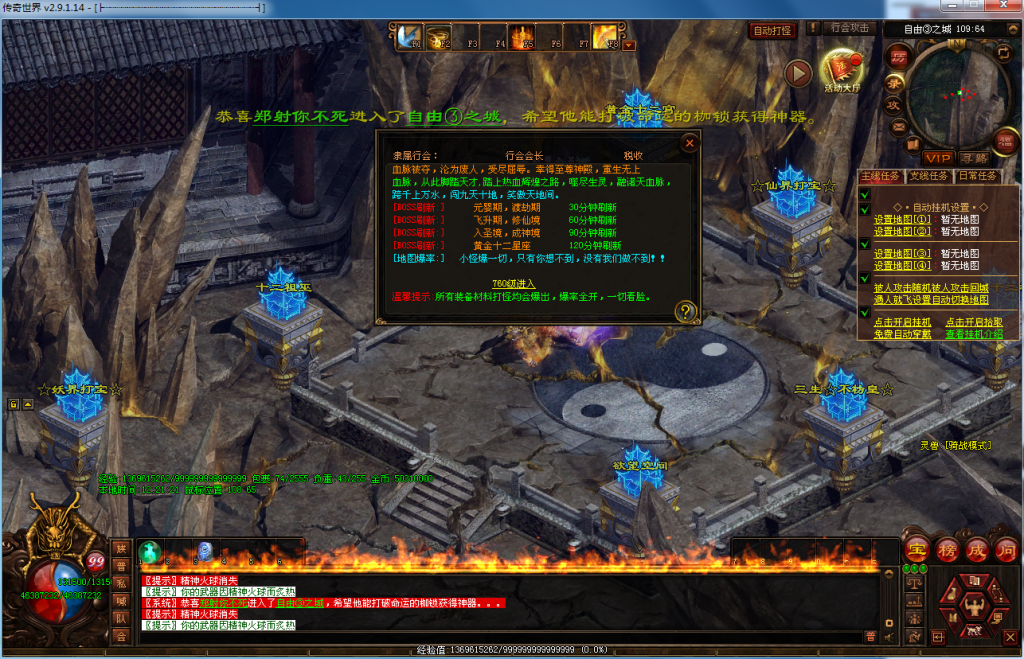
Task: Activate the flame skill icon in the top bar
Action: click(x=521, y=38)
